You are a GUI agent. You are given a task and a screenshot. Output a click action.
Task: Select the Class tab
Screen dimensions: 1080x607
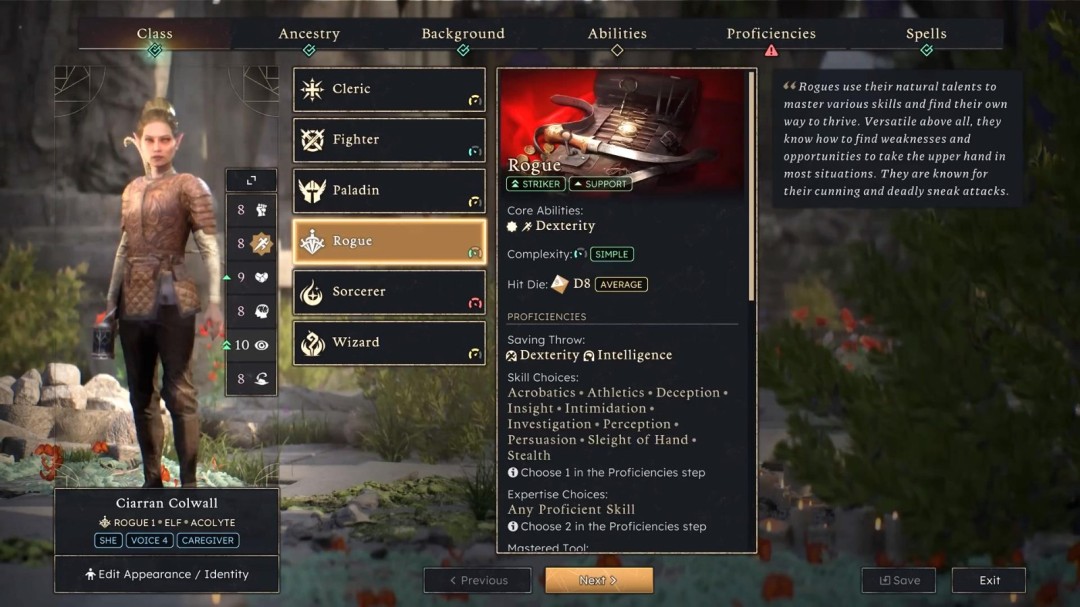(155, 34)
